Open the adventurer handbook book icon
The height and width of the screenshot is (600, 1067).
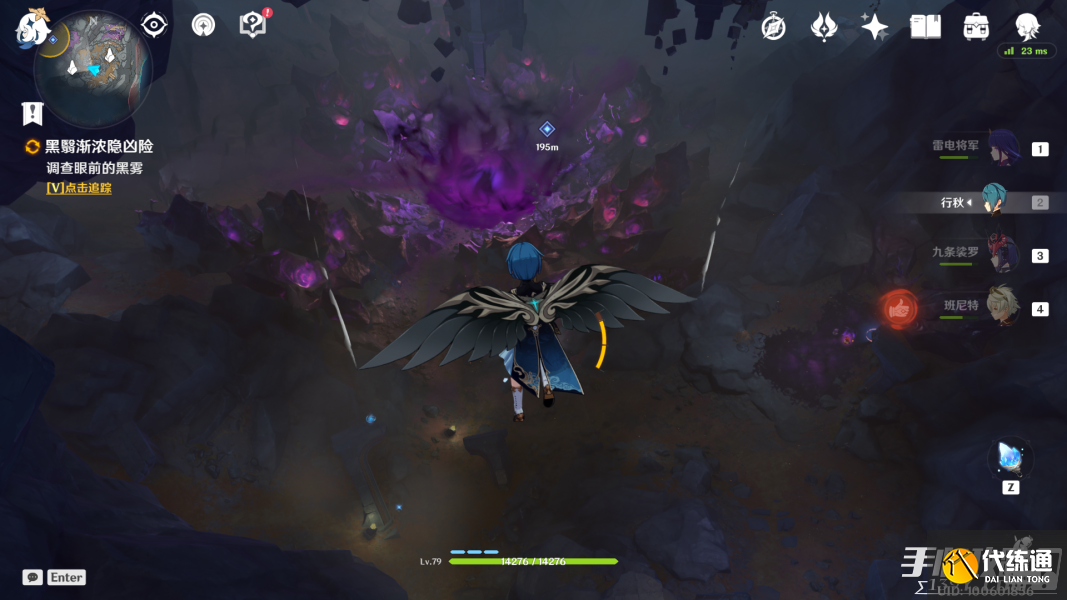pyautogui.click(x=925, y=27)
